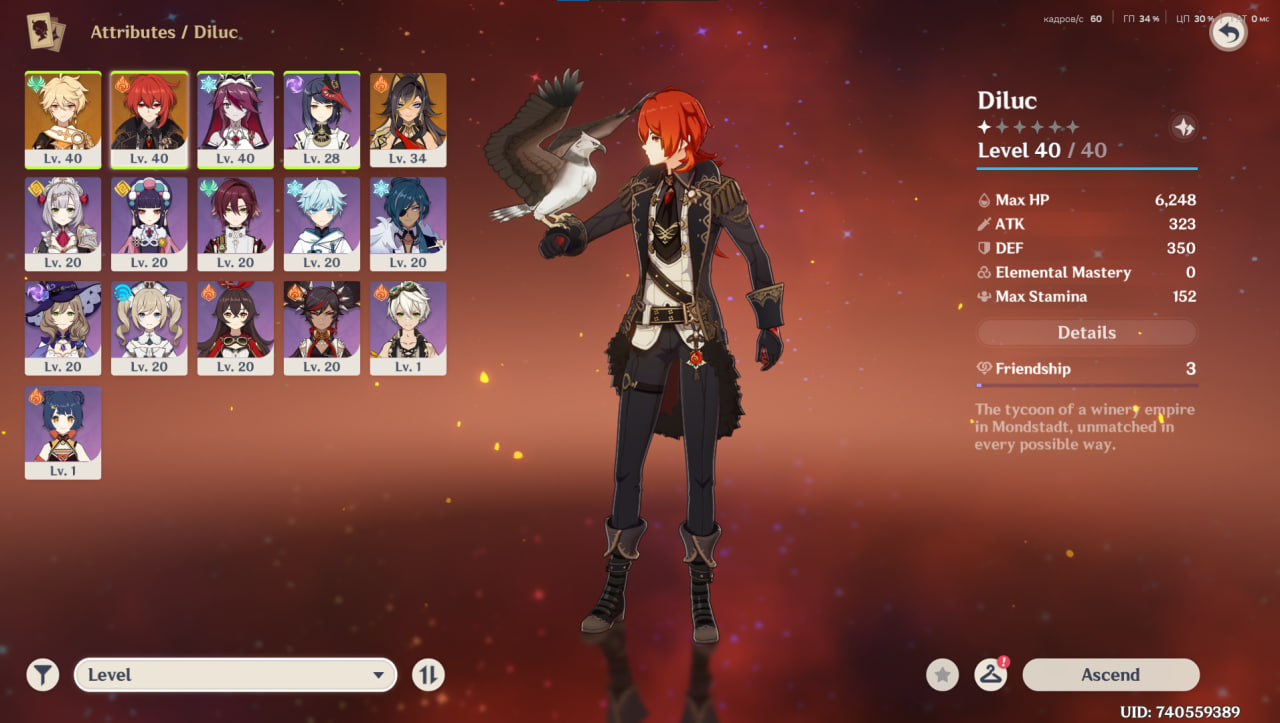The width and height of the screenshot is (1280, 723).
Task: Choose Kaeya's portrait with the eyepatch
Action: tap(408, 223)
